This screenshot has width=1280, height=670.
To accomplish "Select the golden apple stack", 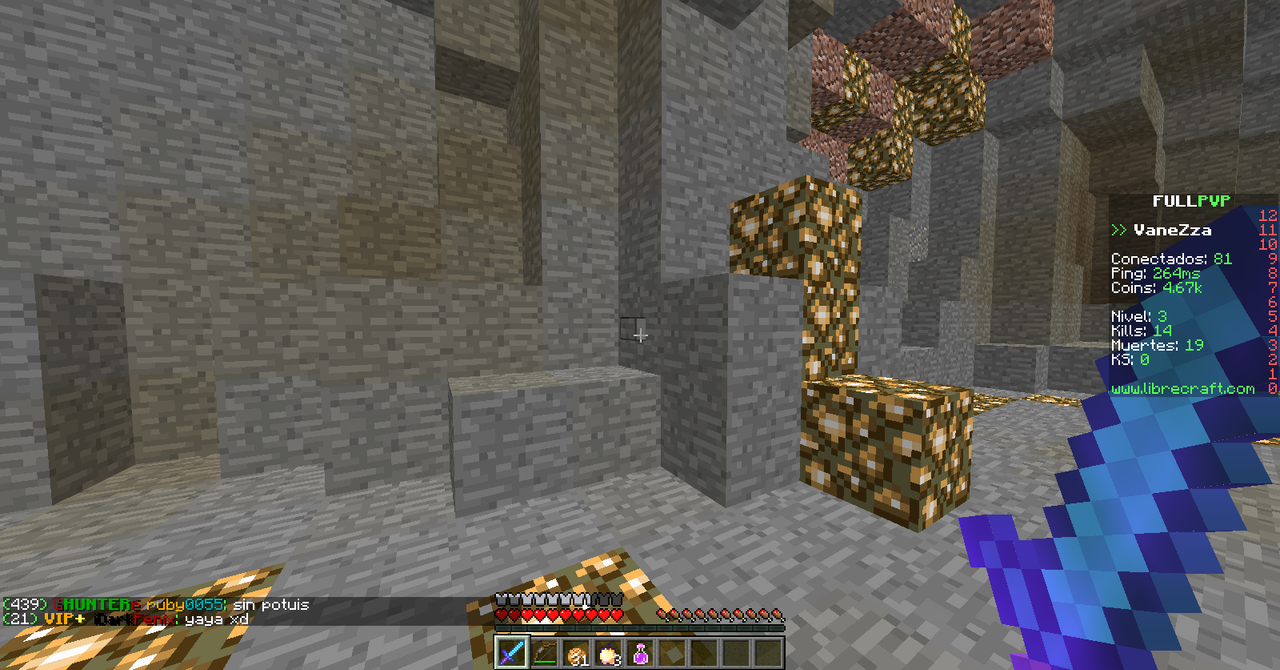I will tap(609, 653).
